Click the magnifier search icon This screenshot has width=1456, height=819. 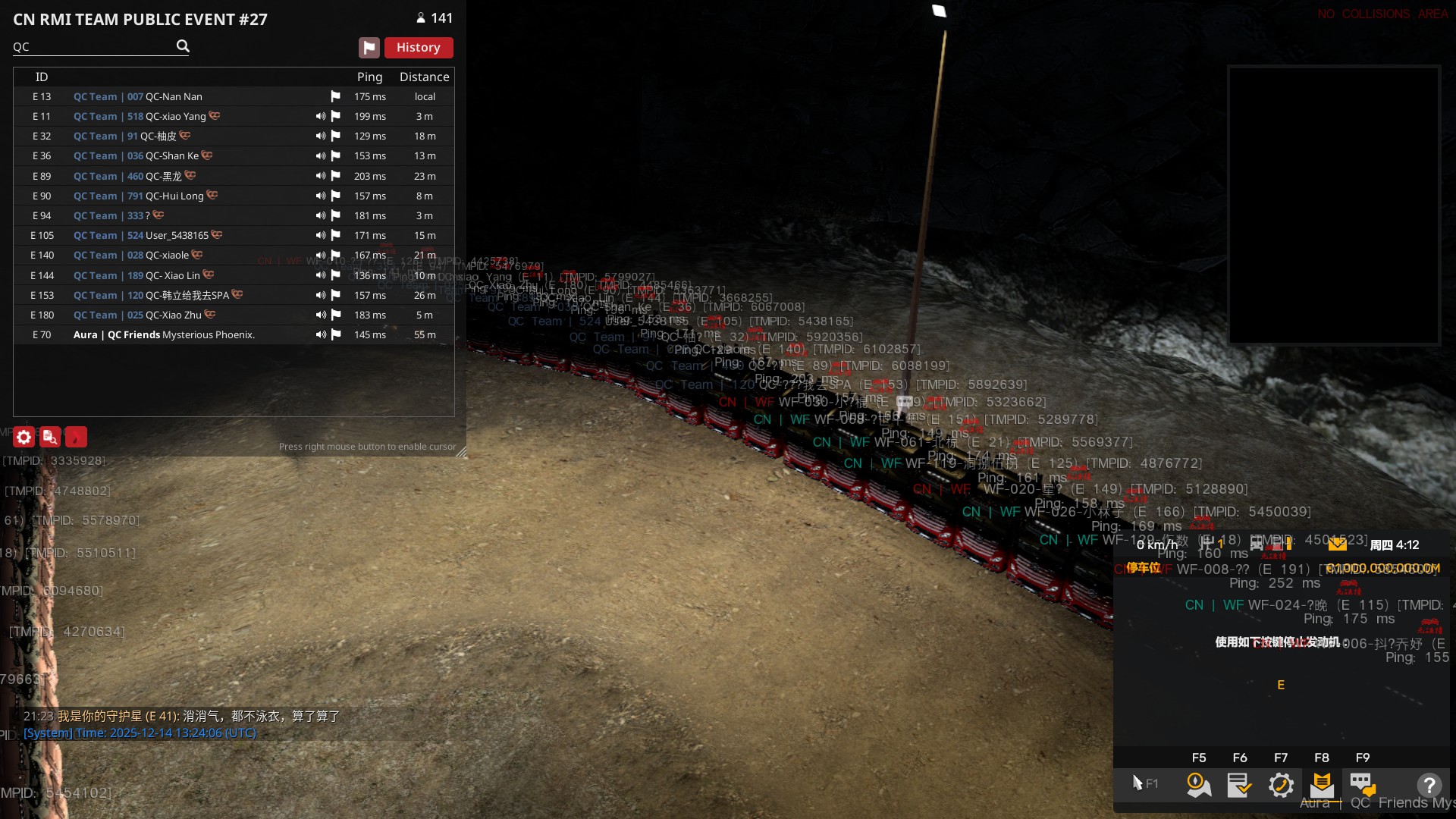[x=183, y=46]
